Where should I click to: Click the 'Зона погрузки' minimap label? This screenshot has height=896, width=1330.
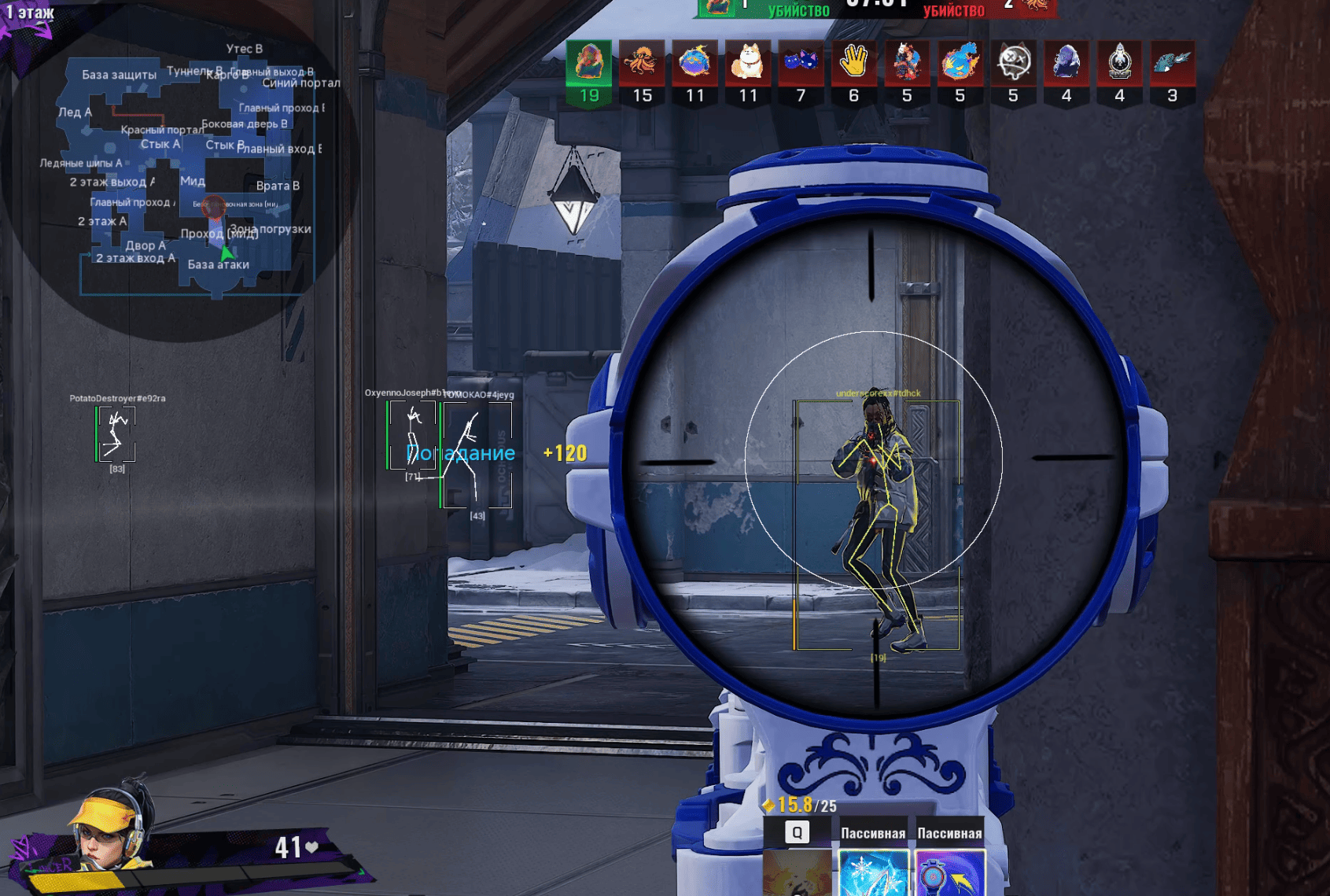point(270,228)
